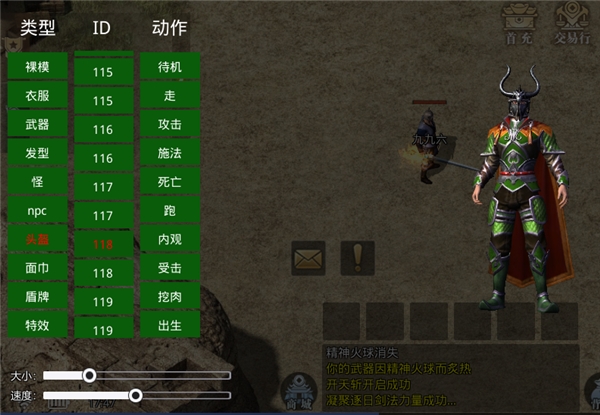
Task: Choose the 特效 type option
Action: point(38,325)
